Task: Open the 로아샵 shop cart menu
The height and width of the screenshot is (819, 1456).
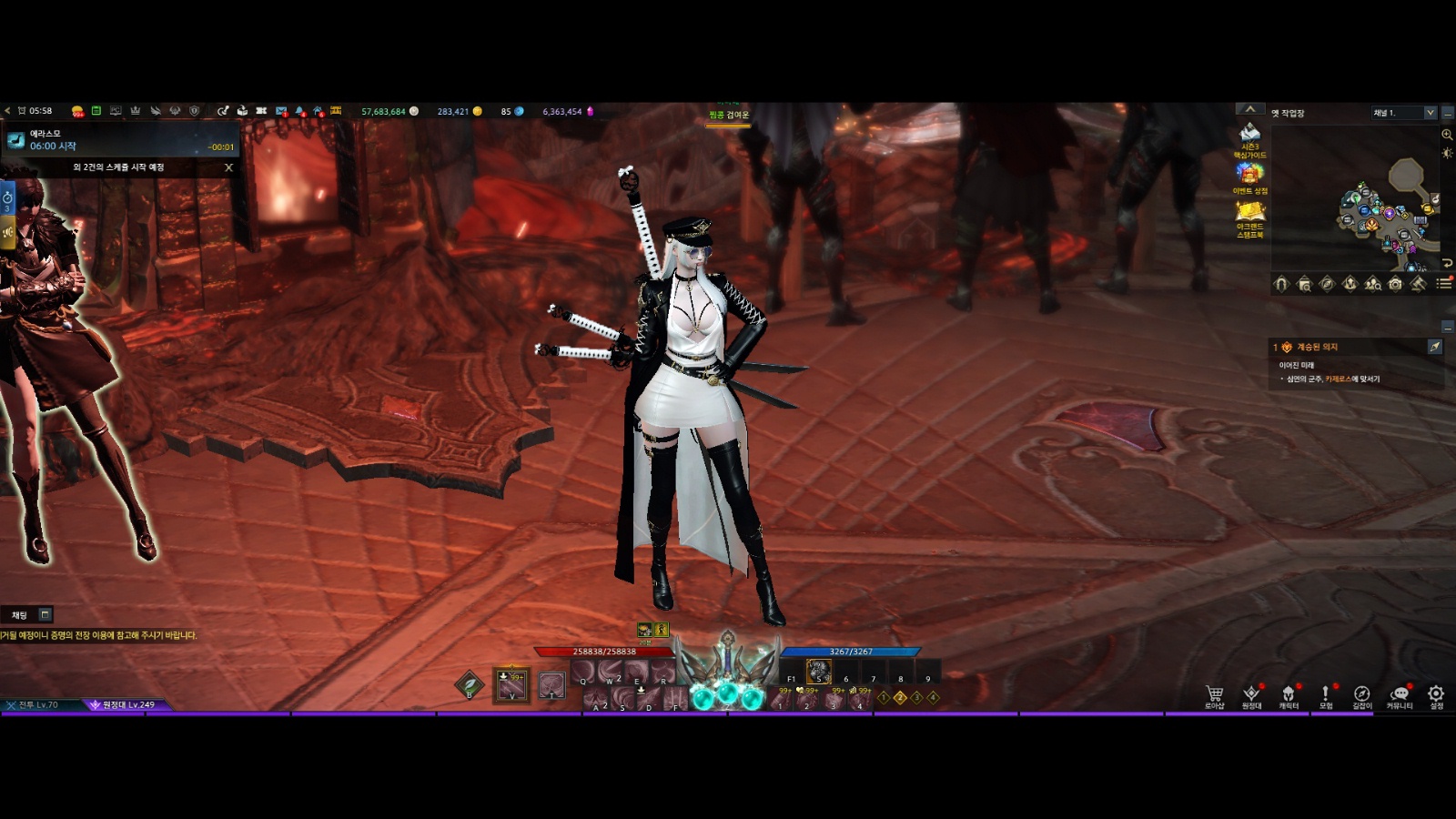Action: pos(1214,695)
